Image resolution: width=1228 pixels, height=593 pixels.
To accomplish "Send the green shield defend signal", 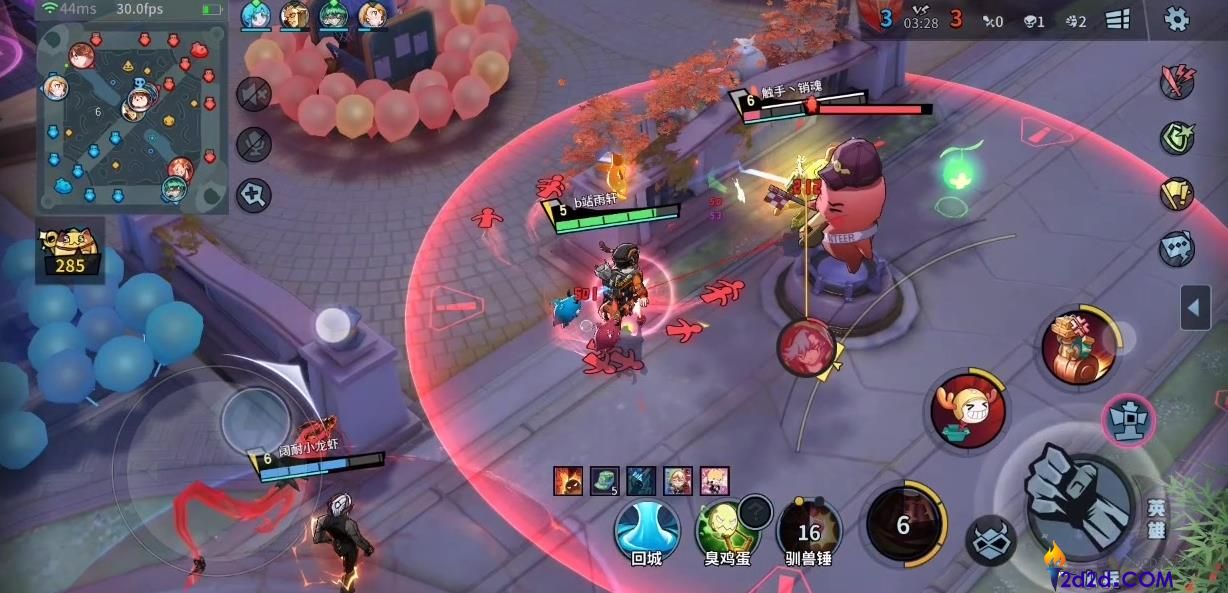I will [x=1177, y=137].
